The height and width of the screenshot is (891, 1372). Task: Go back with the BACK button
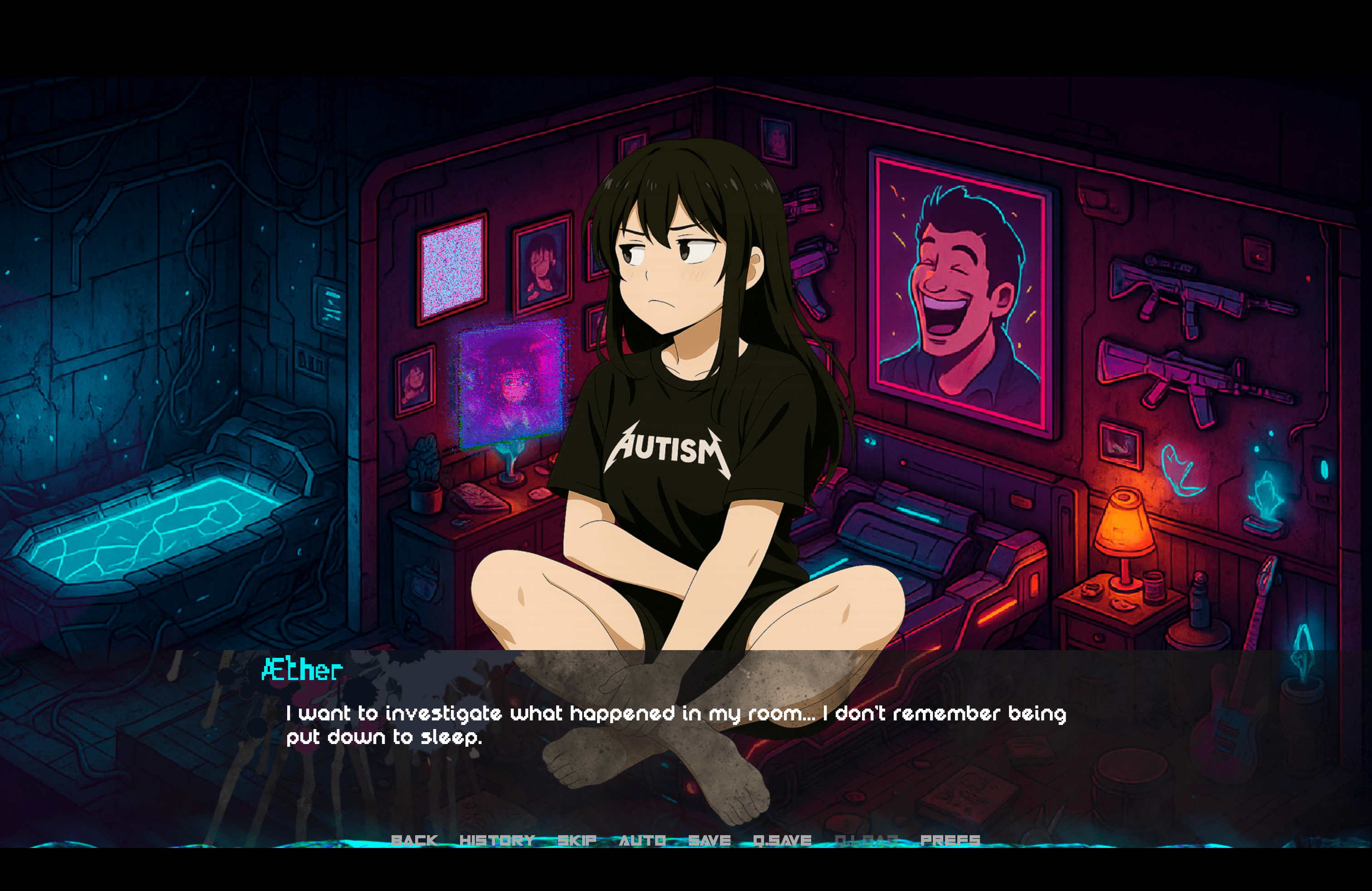click(x=414, y=840)
